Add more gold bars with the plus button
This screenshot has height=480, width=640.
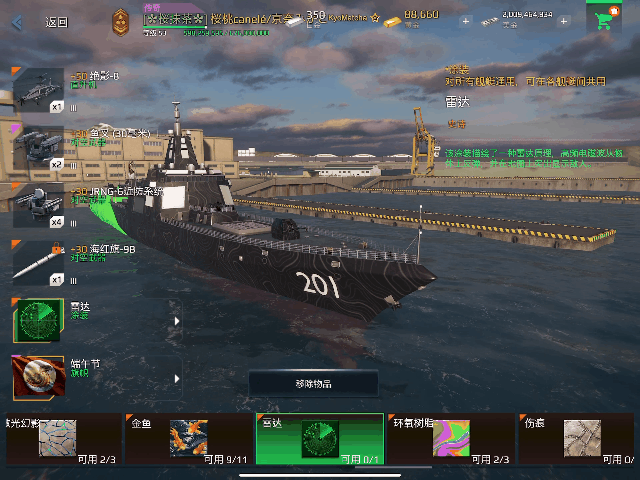pos(466,20)
